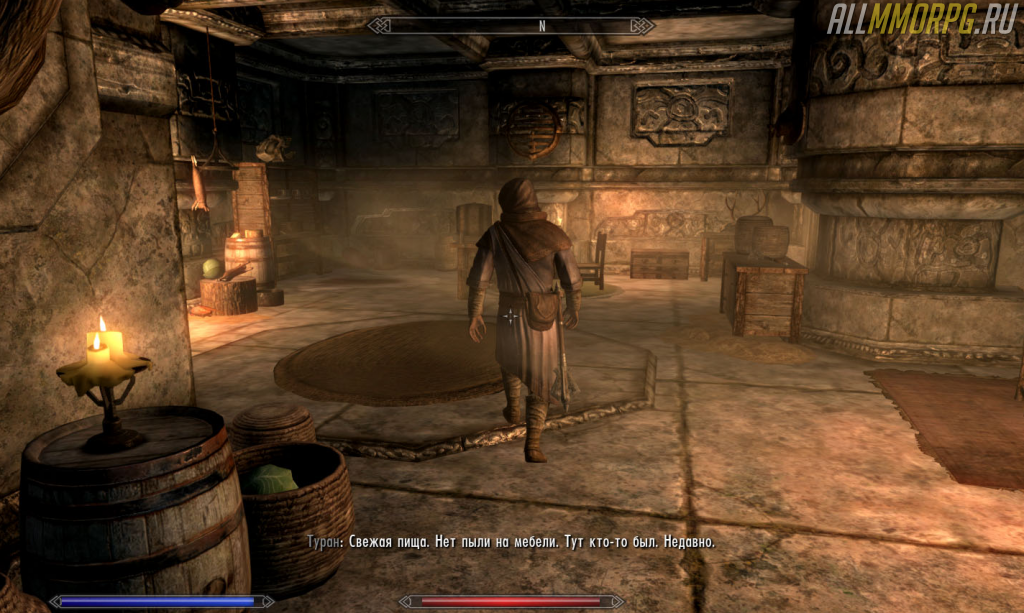
Task: Click the compass bar showing North
Action: (511, 26)
